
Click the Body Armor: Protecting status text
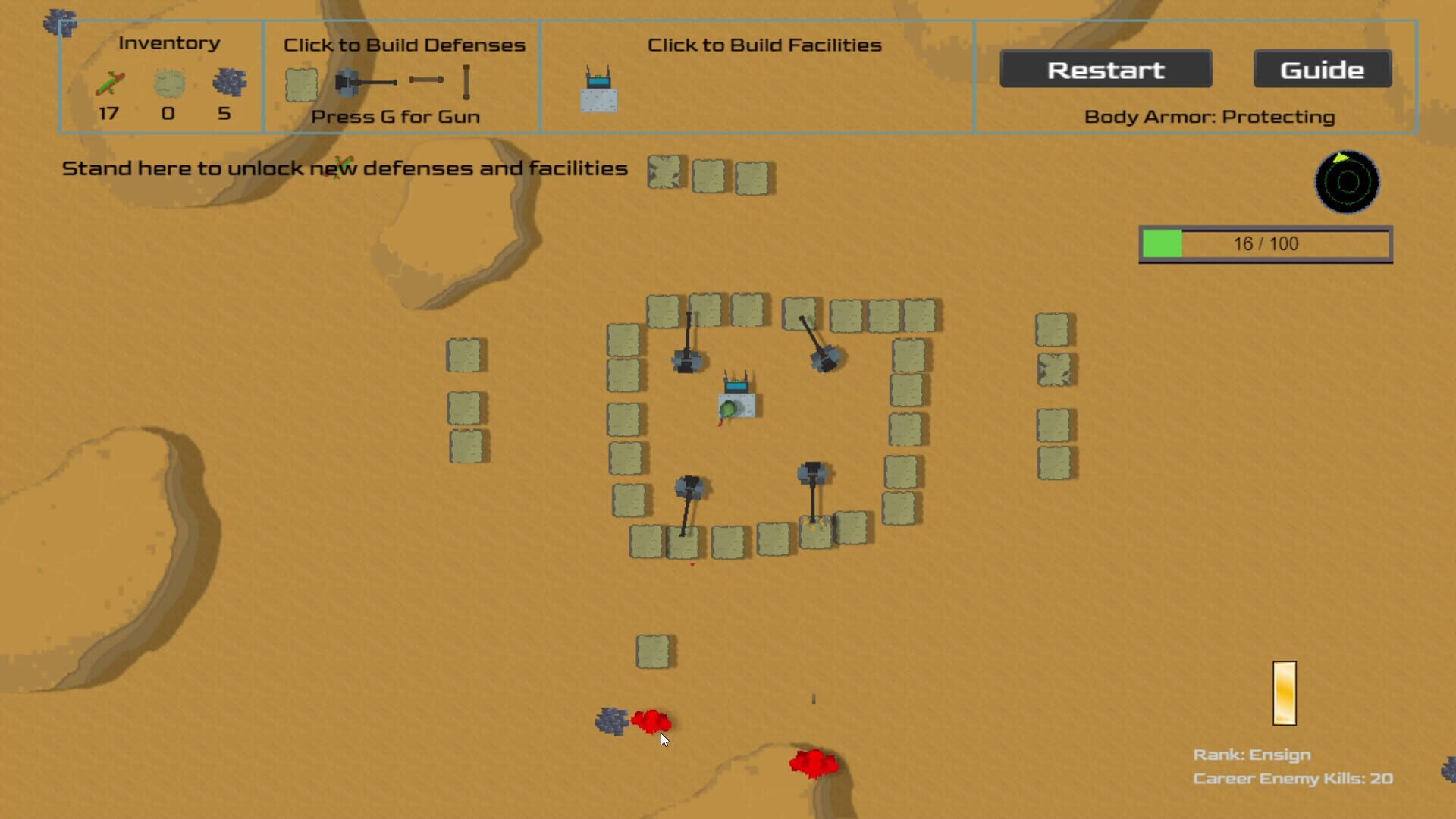1209,117
